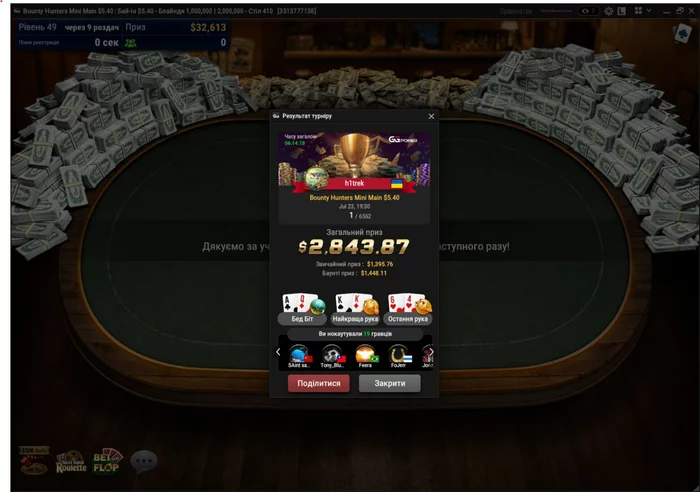Open the chat speech bubble
700x492 pixels.
[144, 461]
